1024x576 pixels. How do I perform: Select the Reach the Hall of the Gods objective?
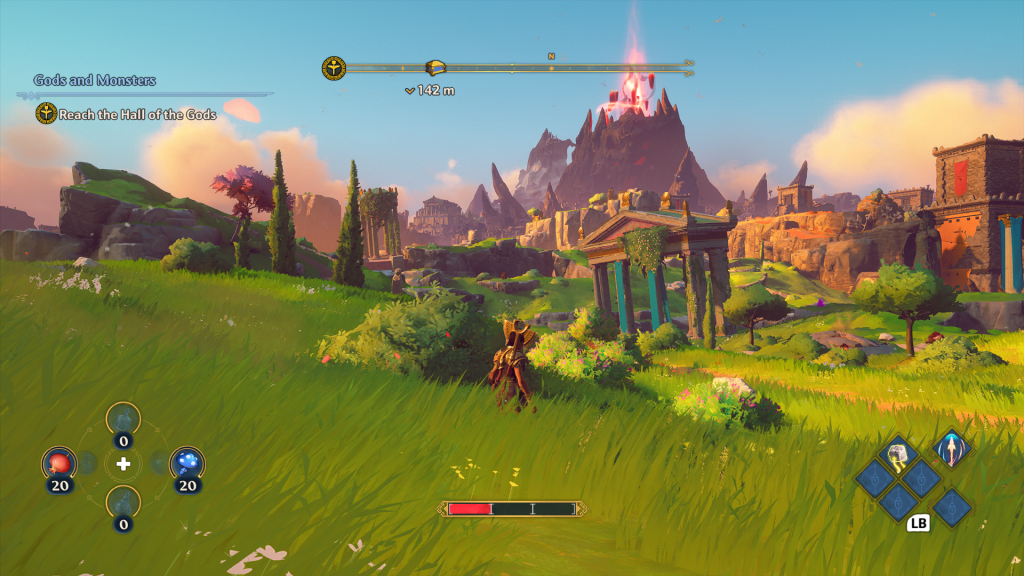coord(137,114)
